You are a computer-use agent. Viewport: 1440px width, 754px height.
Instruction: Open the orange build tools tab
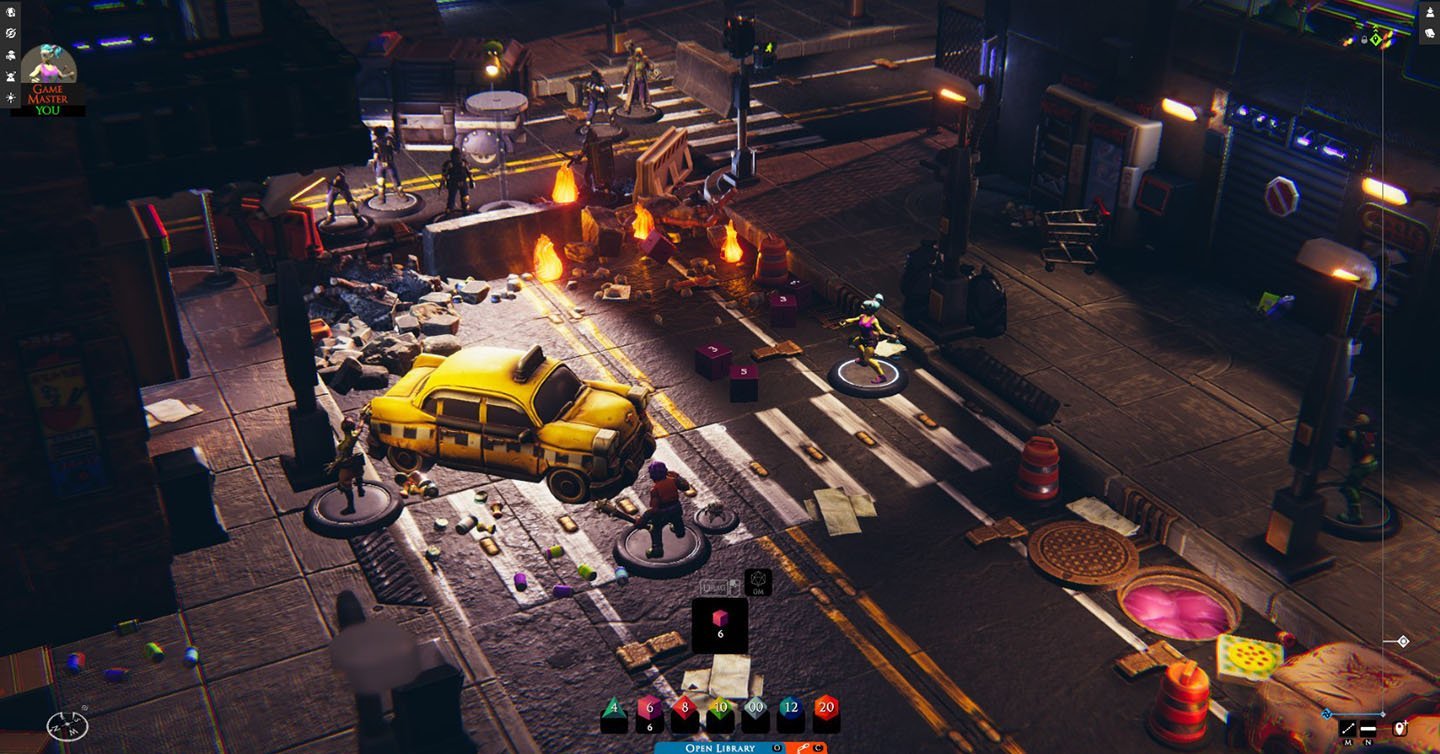point(805,747)
